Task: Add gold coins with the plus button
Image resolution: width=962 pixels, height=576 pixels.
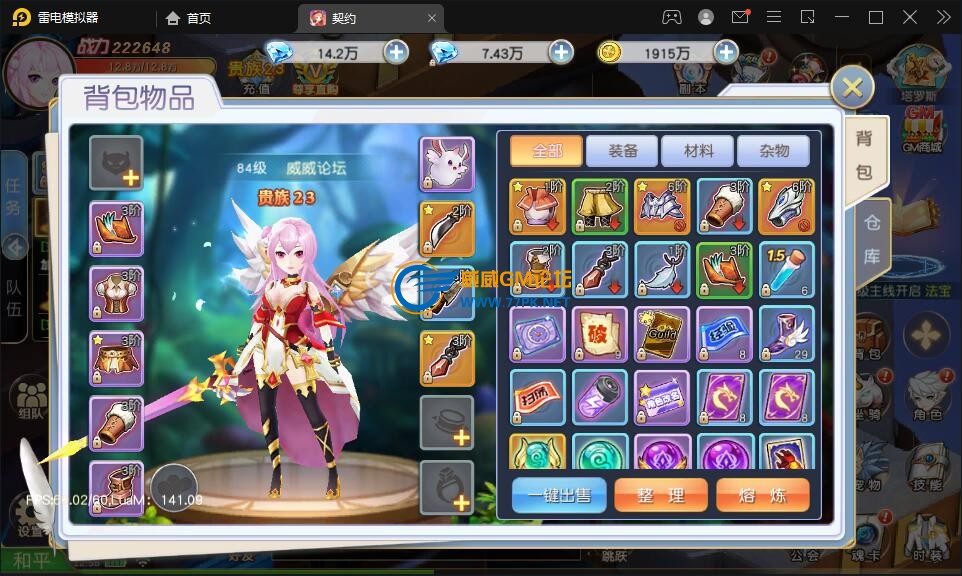Action: coord(725,52)
